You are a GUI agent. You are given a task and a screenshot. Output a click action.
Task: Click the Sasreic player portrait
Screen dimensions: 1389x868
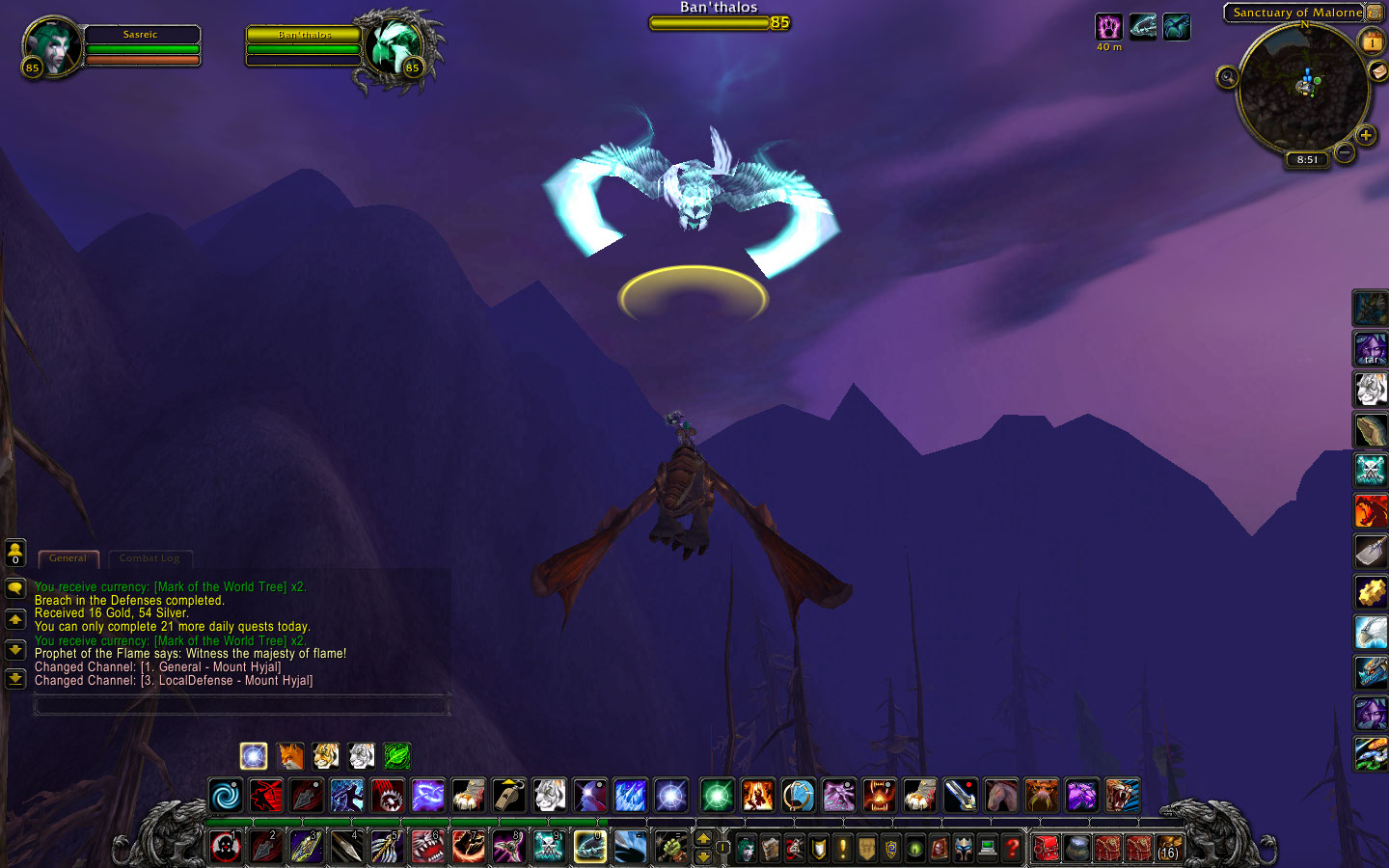[53, 45]
